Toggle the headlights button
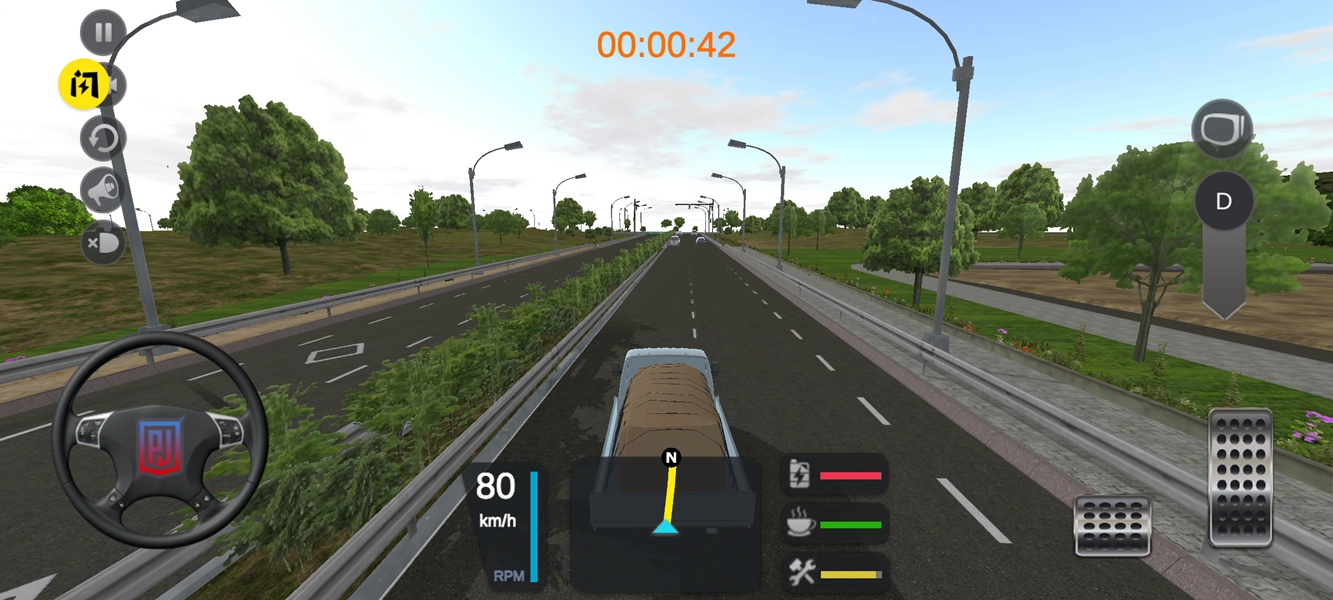 click(x=103, y=243)
